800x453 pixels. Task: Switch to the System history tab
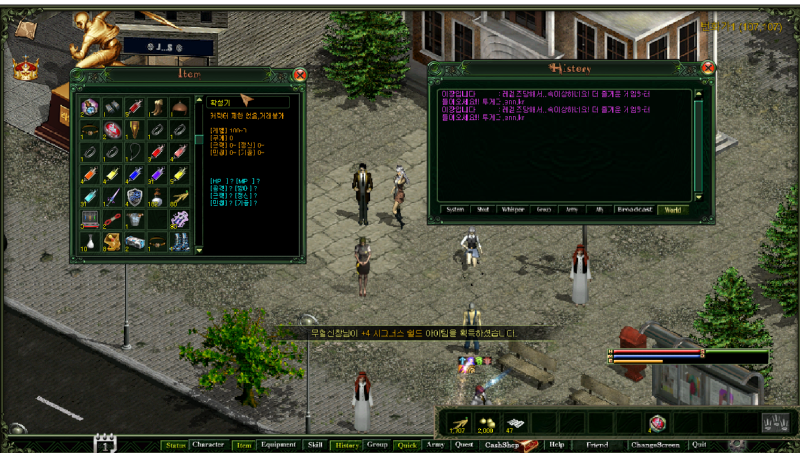[x=456, y=210]
